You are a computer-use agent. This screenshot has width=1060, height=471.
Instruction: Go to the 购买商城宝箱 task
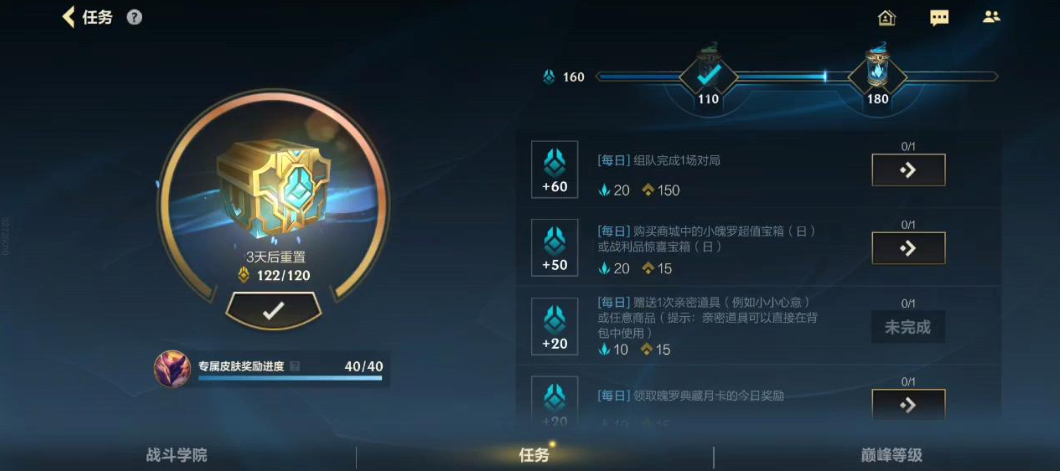908,248
